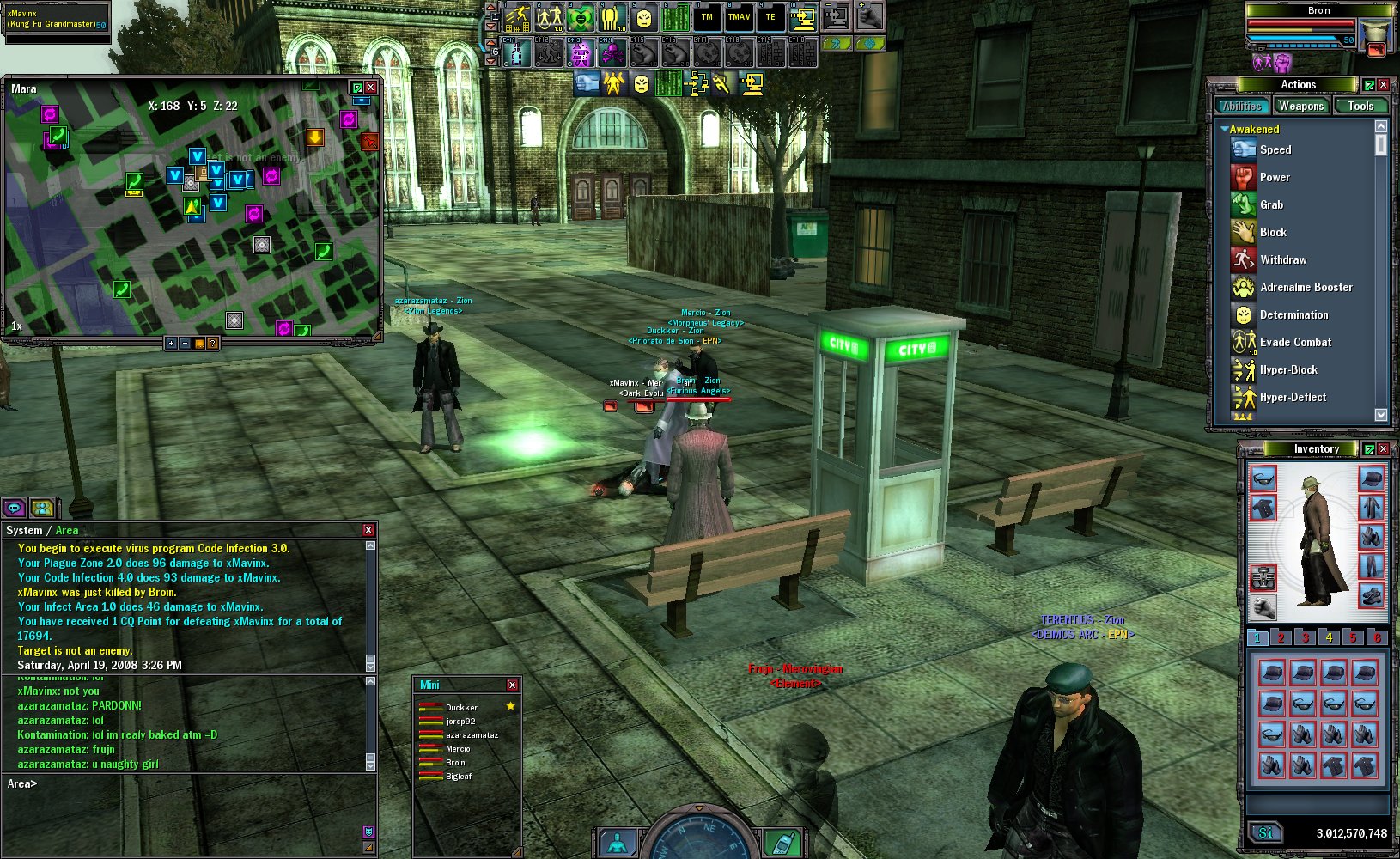Select the Abilities tab
The width and height of the screenshot is (1400, 859).
(x=1242, y=106)
